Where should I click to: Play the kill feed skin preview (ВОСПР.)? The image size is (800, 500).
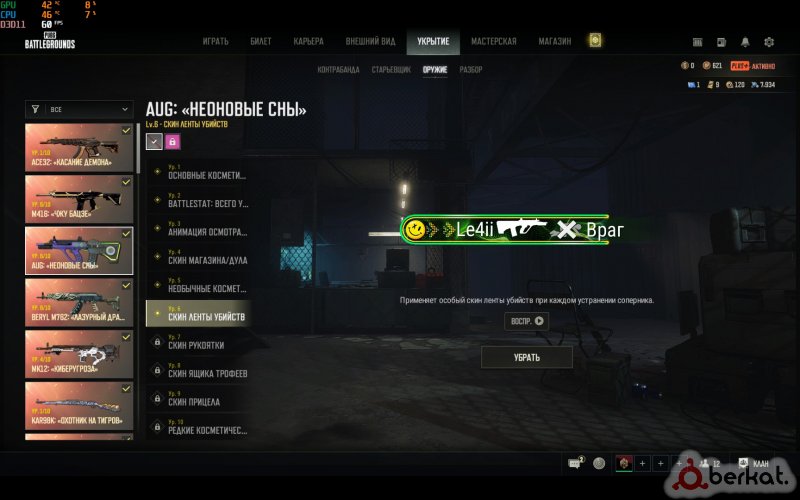point(527,321)
